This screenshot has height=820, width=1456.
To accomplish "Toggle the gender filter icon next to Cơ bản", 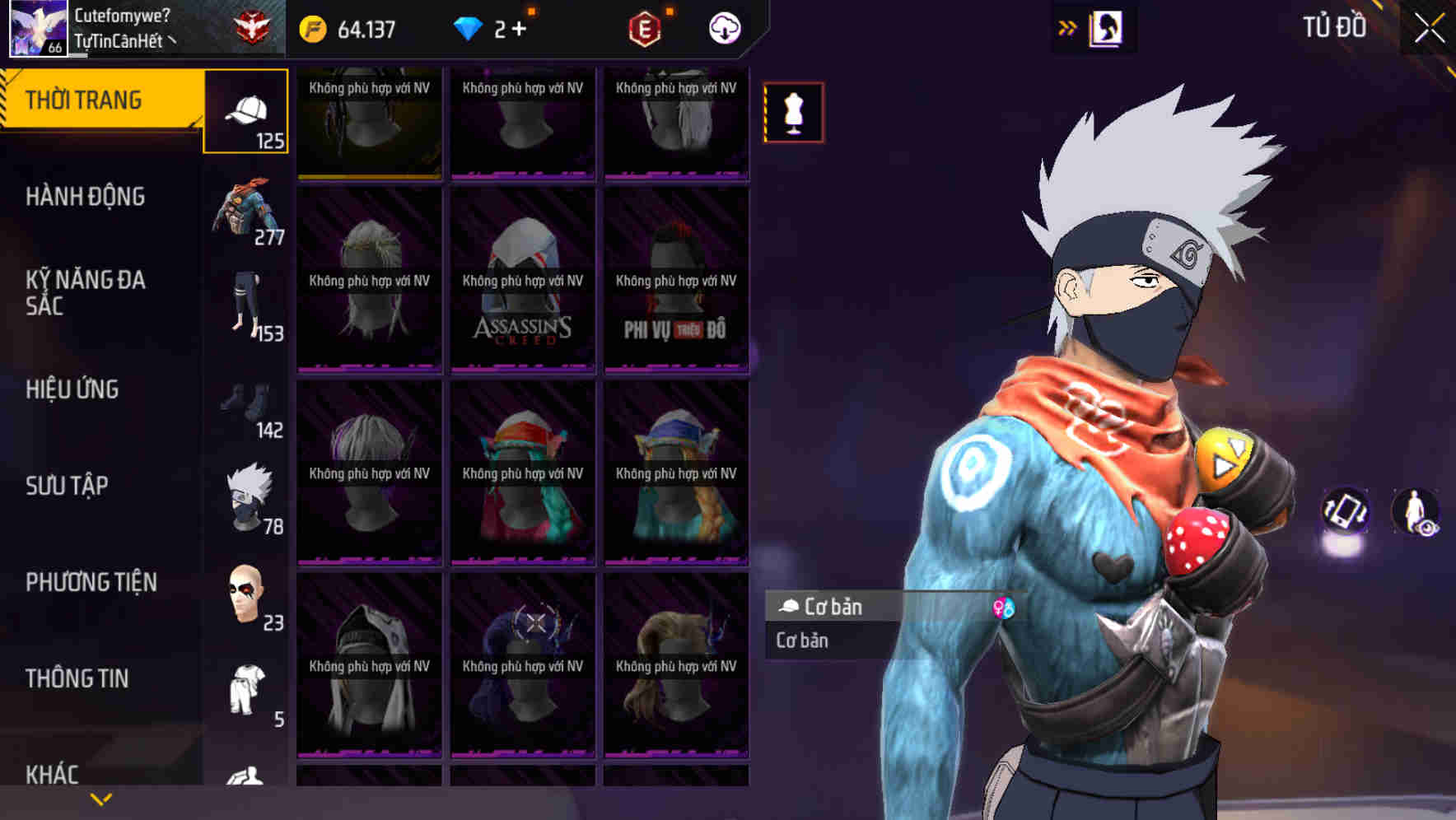I will coord(1006,607).
